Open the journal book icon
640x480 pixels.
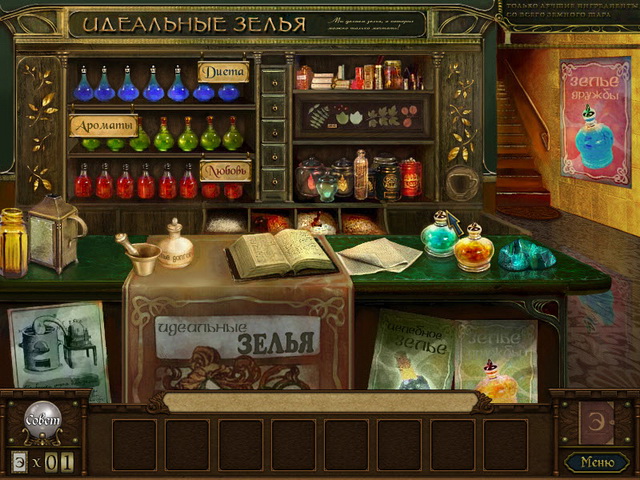coord(597,420)
